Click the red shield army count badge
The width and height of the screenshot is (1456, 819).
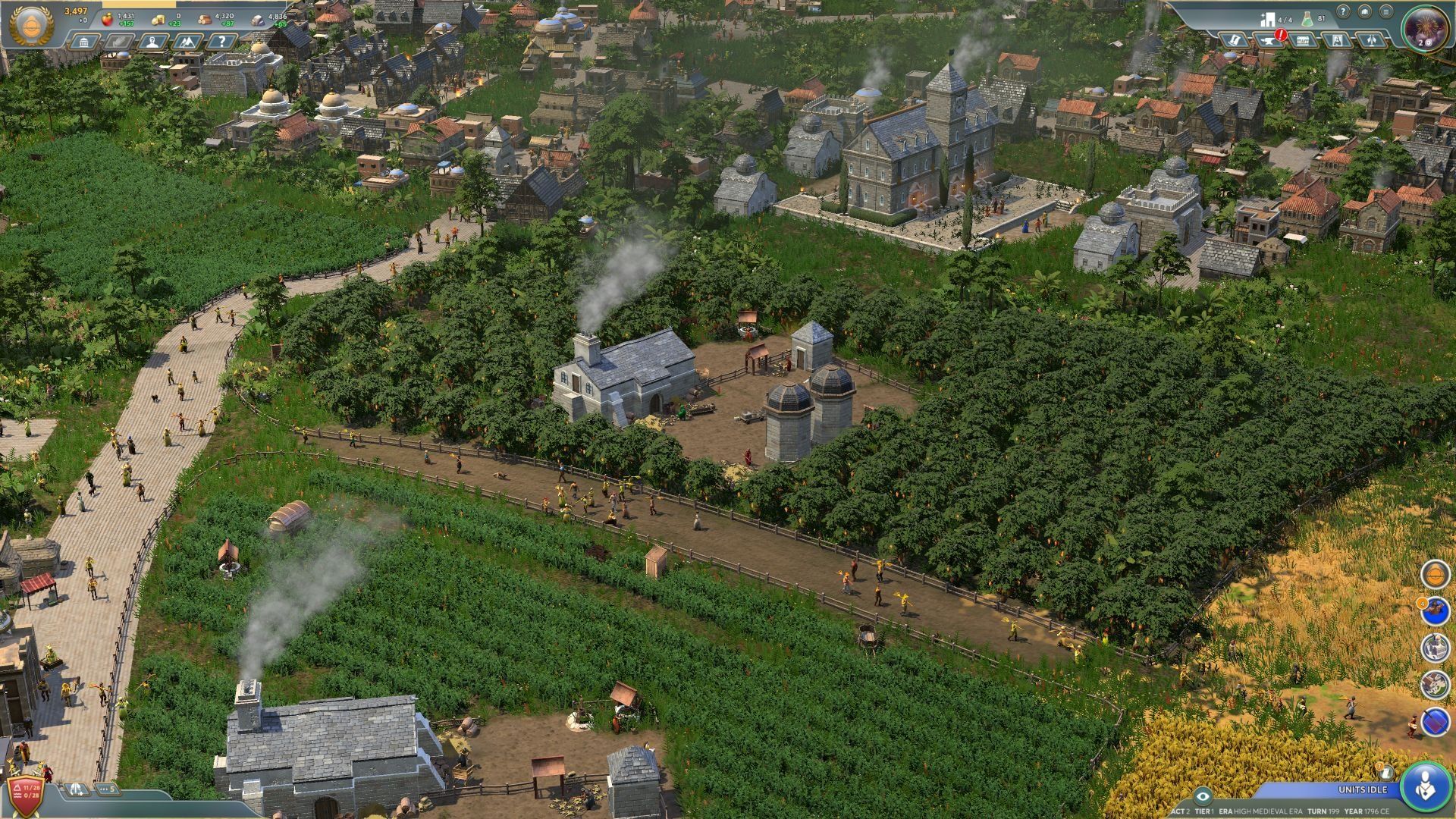coord(24,793)
